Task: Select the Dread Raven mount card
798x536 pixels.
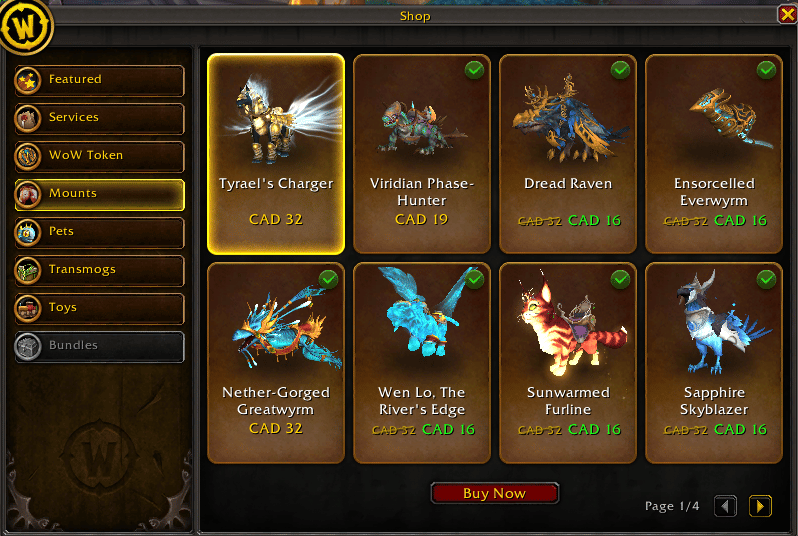Action: (x=567, y=153)
